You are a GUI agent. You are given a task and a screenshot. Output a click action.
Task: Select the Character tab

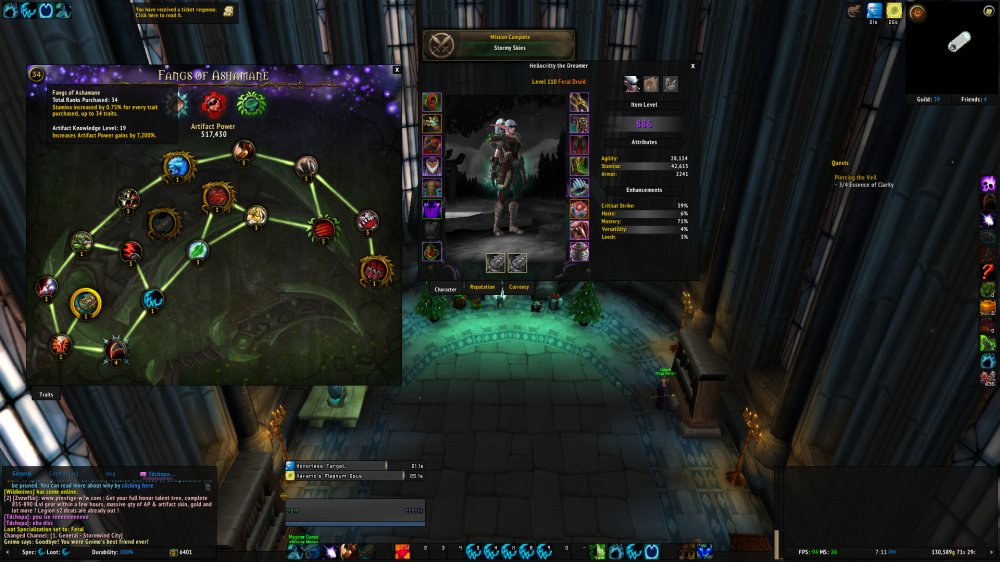point(445,289)
